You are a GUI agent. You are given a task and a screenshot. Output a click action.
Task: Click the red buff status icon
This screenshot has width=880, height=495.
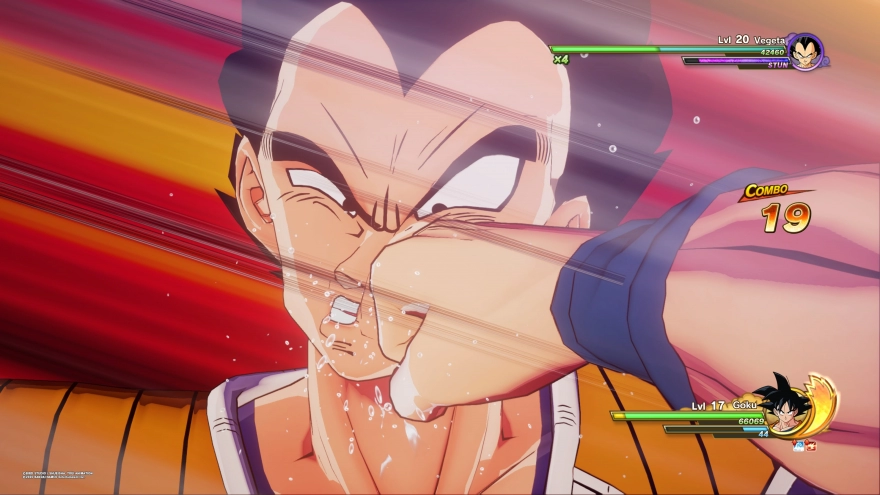coord(811,446)
